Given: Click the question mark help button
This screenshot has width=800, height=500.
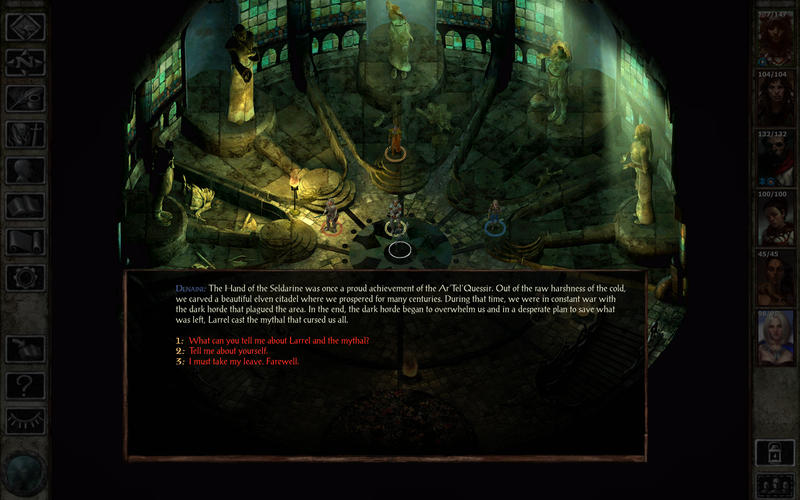Looking at the screenshot, I should tap(25, 384).
